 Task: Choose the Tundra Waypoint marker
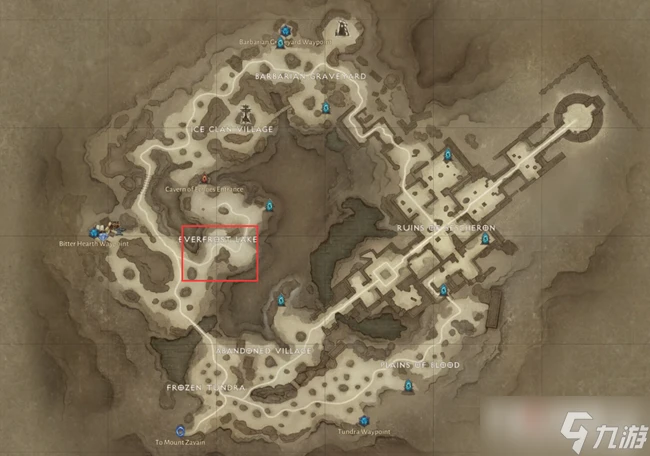364,421
